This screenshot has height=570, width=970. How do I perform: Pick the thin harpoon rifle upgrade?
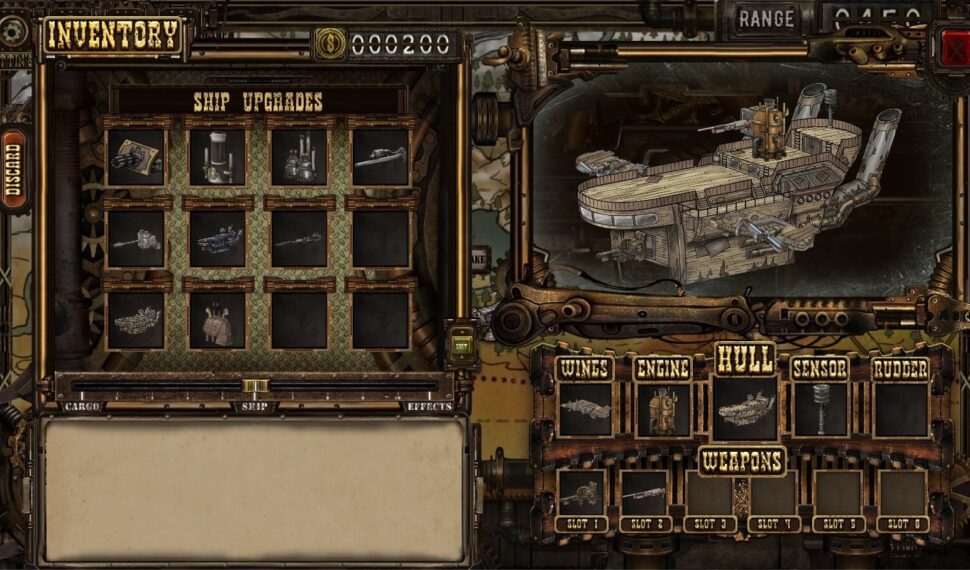pyautogui.click(x=298, y=239)
